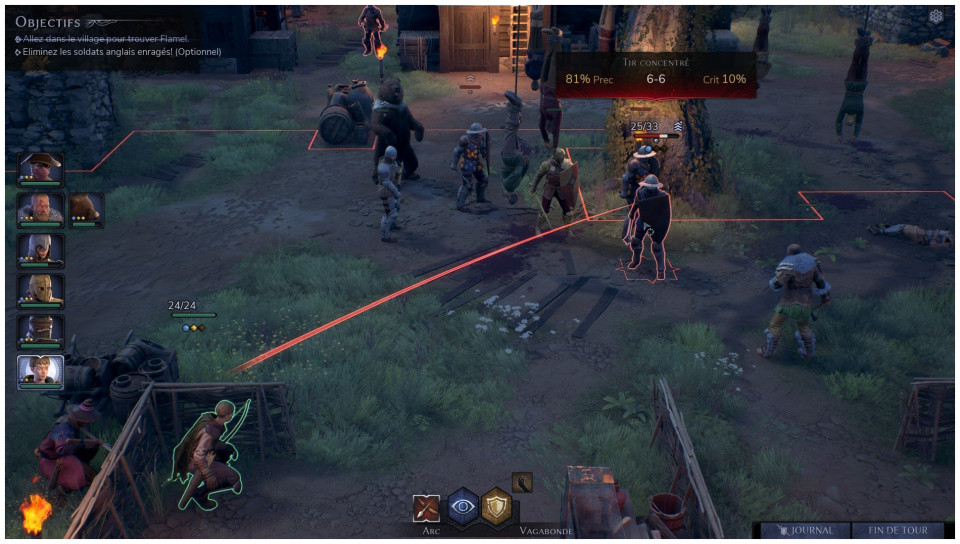Select the grey hooded character portrait

click(40, 249)
